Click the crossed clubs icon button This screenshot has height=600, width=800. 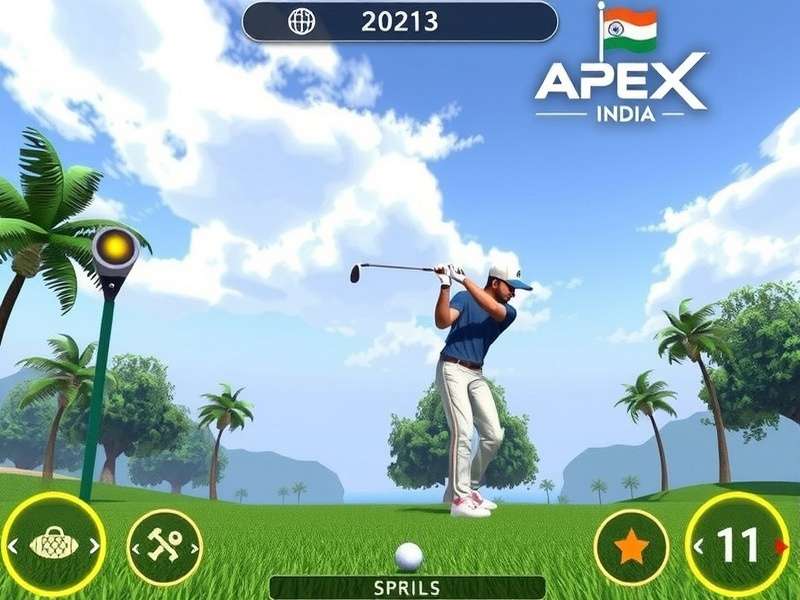coord(165,547)
